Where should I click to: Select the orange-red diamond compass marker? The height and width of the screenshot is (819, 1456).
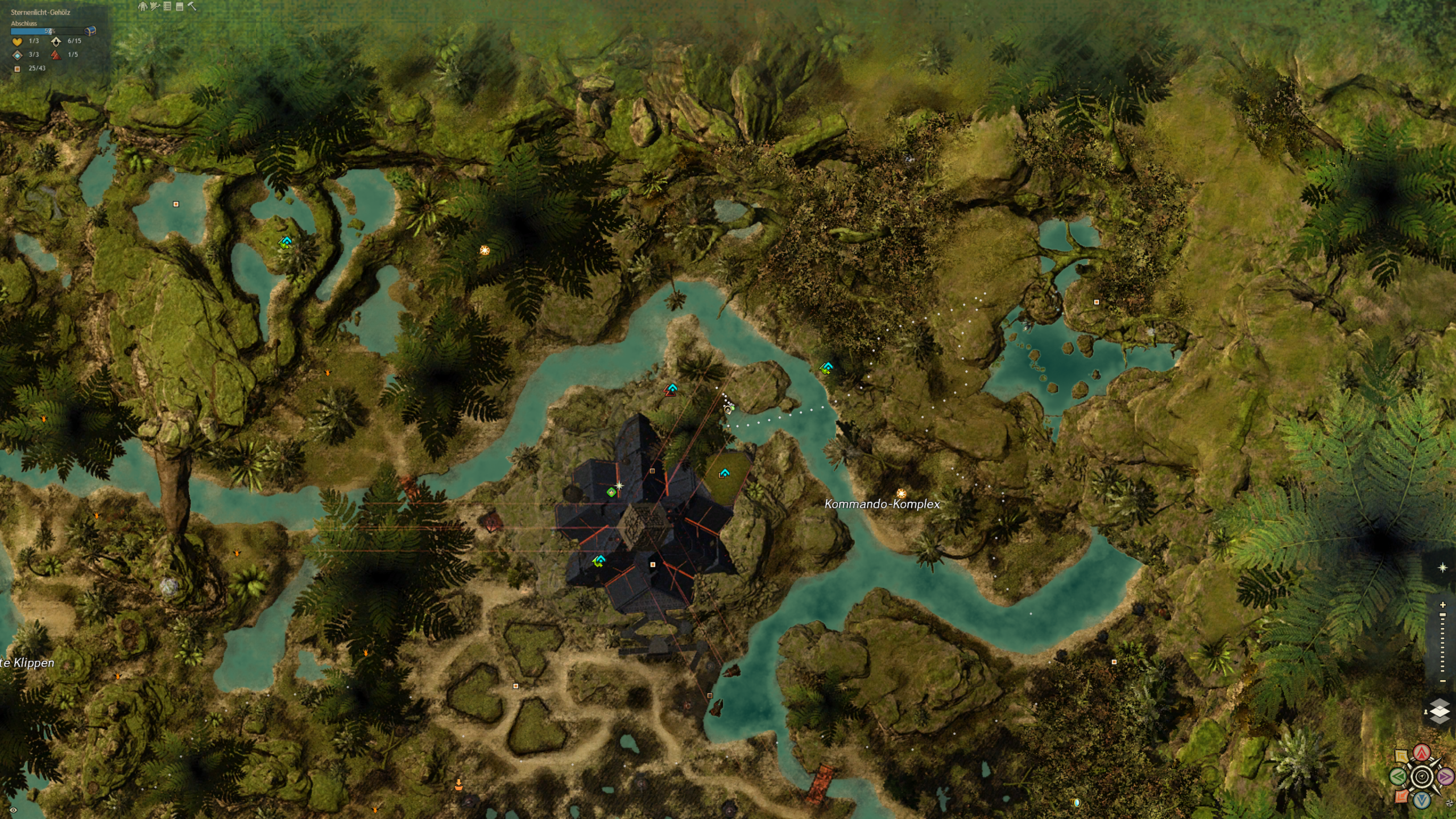coord(1402,796)
